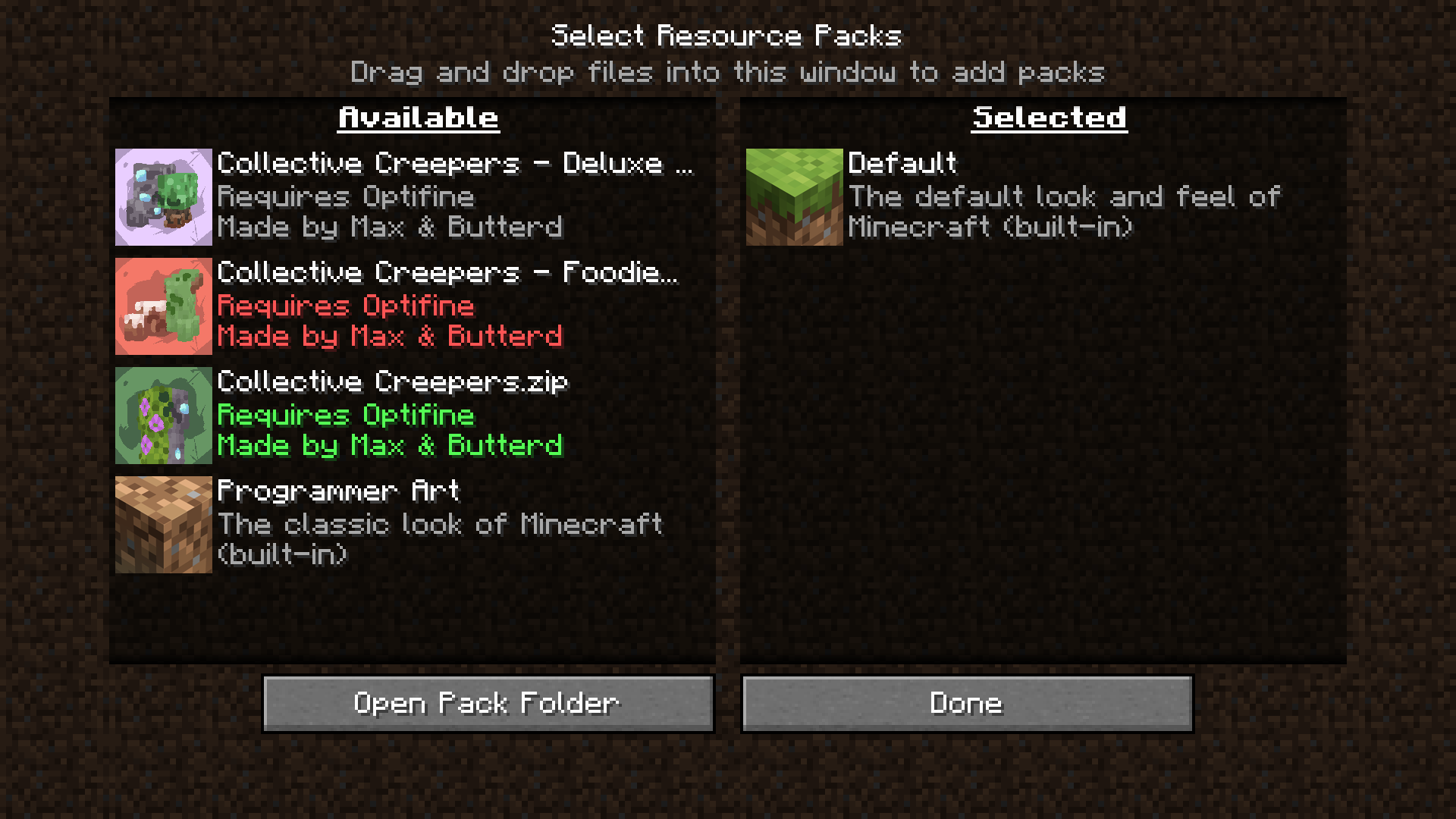
Task: Click the Available list header
Action: (x=418, y=116)
